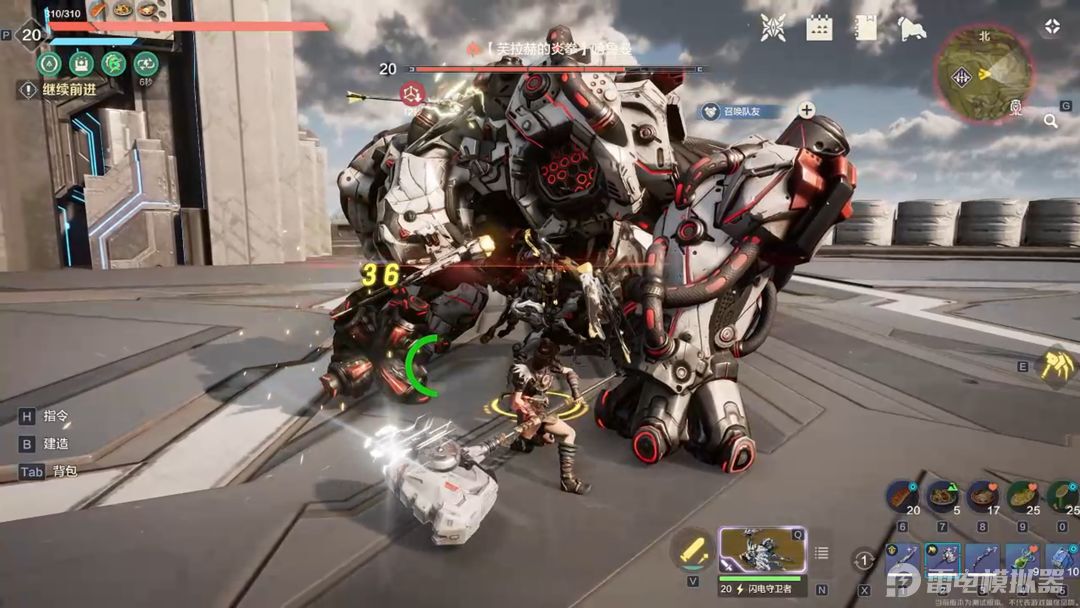Click the plus button beside 召唤队友
This screenshot has width=1080, height=608.
[x=806, y=110]
